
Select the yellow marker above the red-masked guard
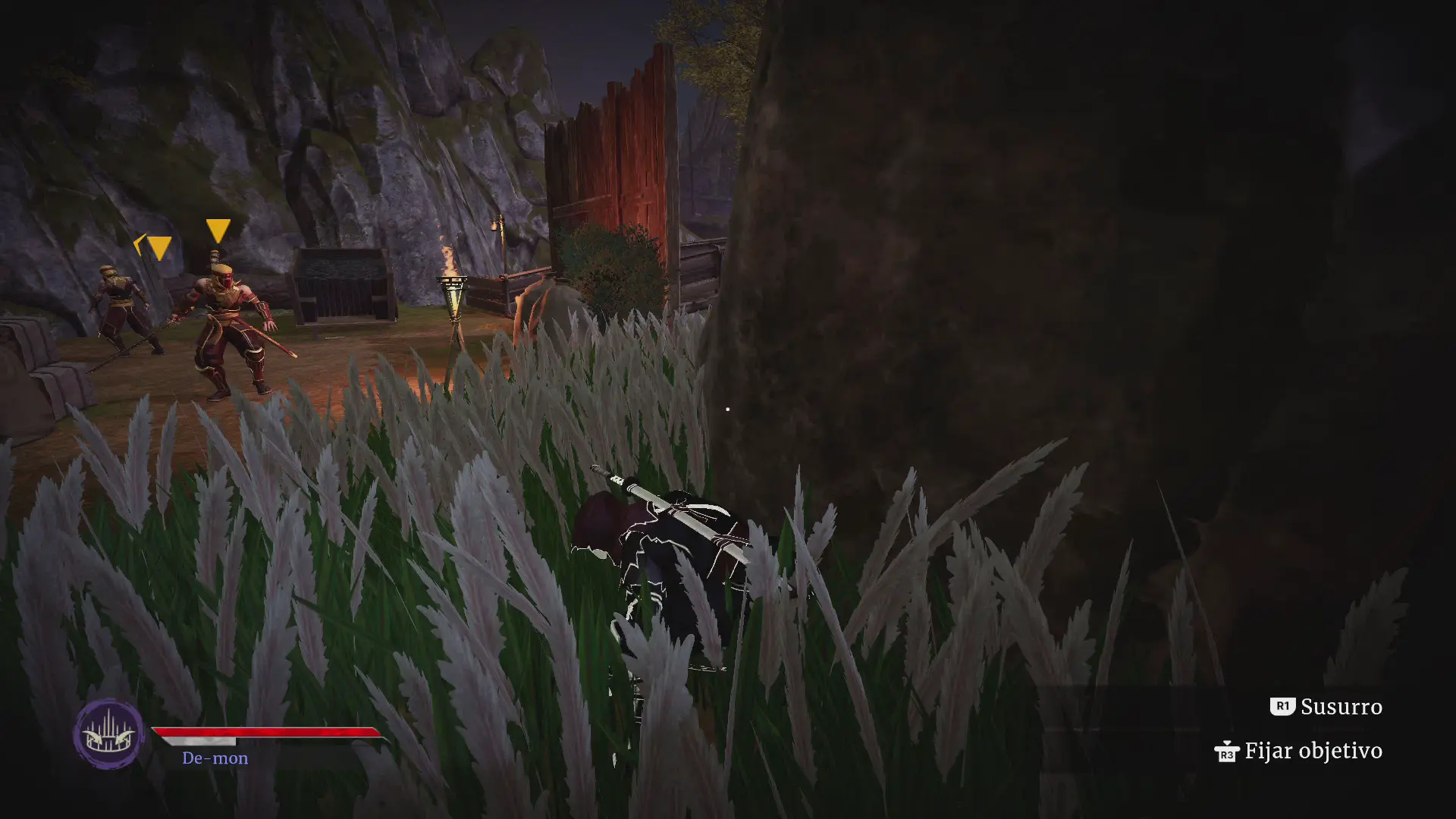coord(218,231)
